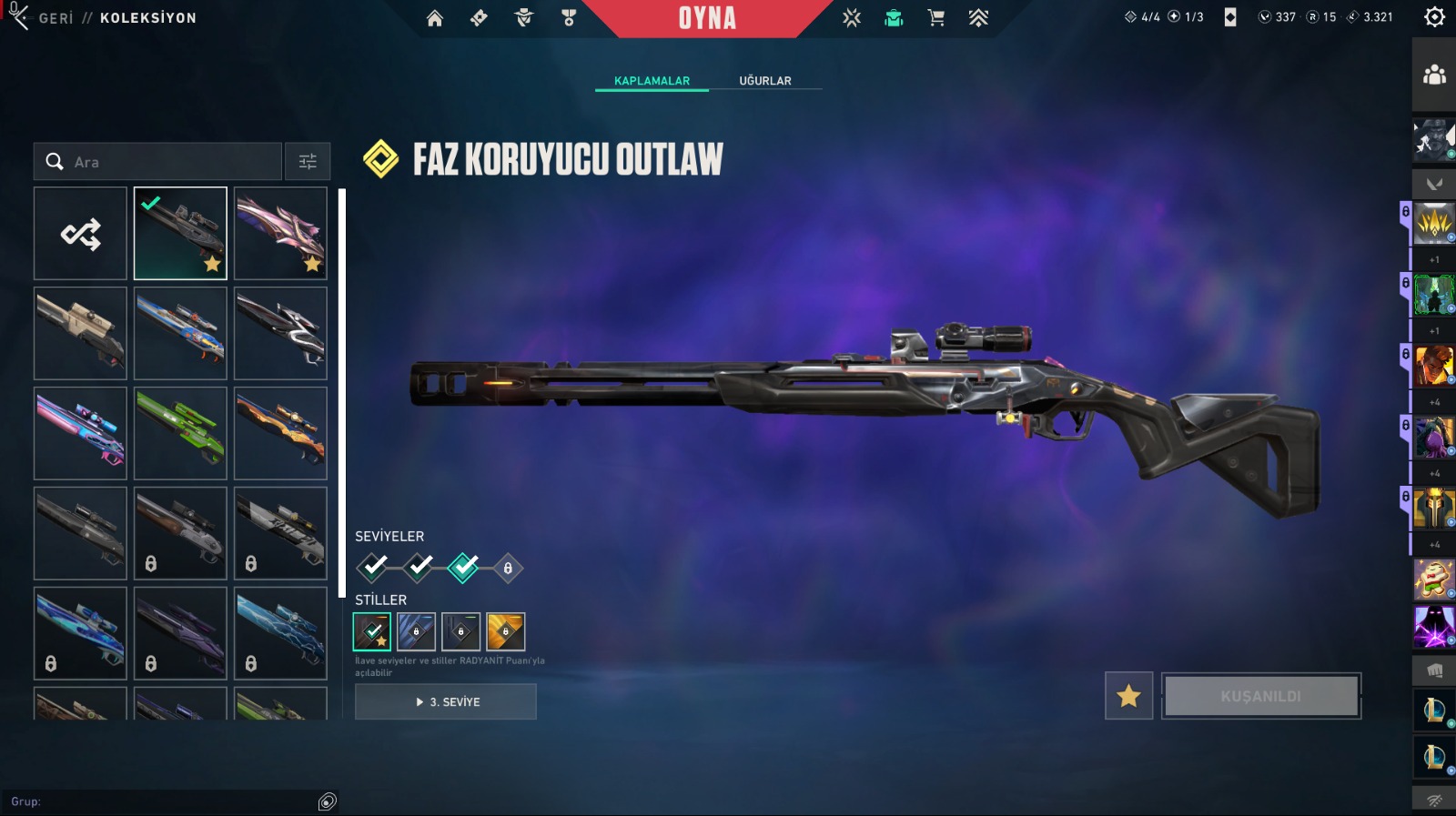
Task: Select the tan beige Outlaw skin
Action: point(81,334)
